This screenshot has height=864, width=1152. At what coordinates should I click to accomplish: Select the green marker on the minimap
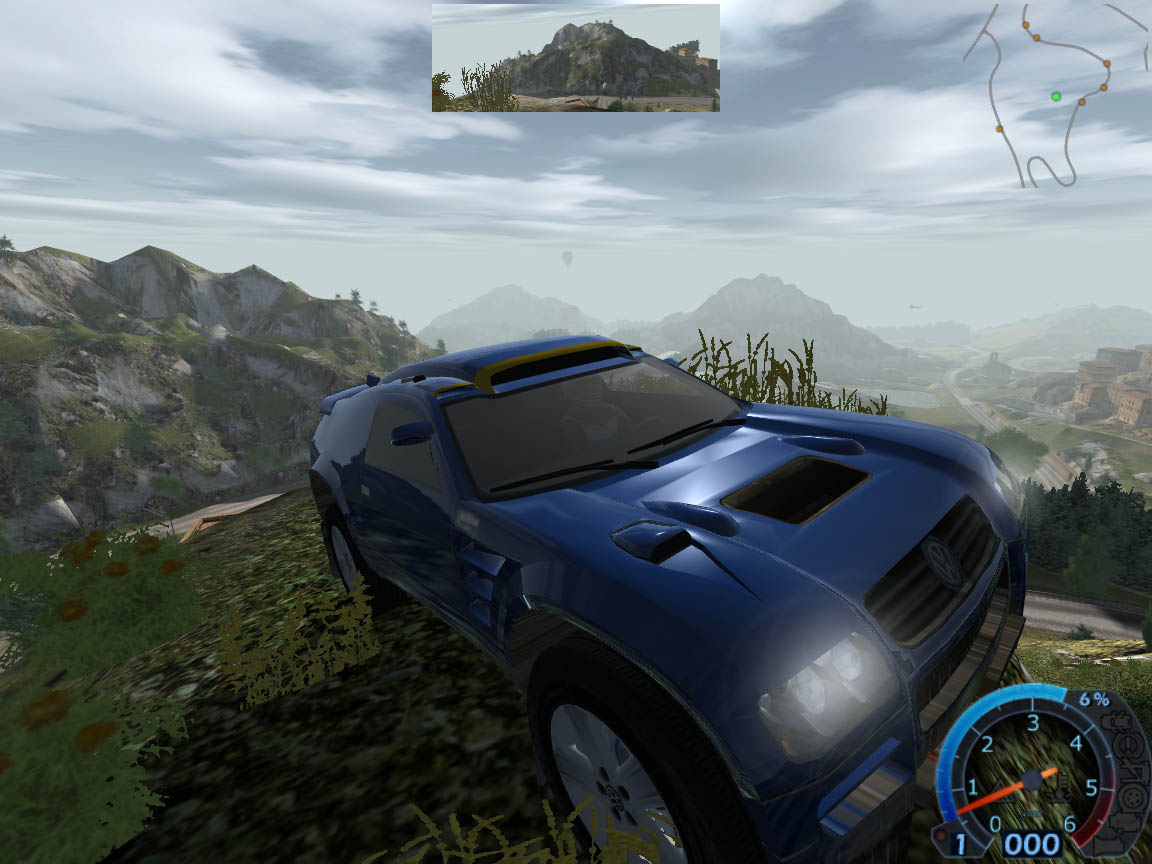(1056, 96)
